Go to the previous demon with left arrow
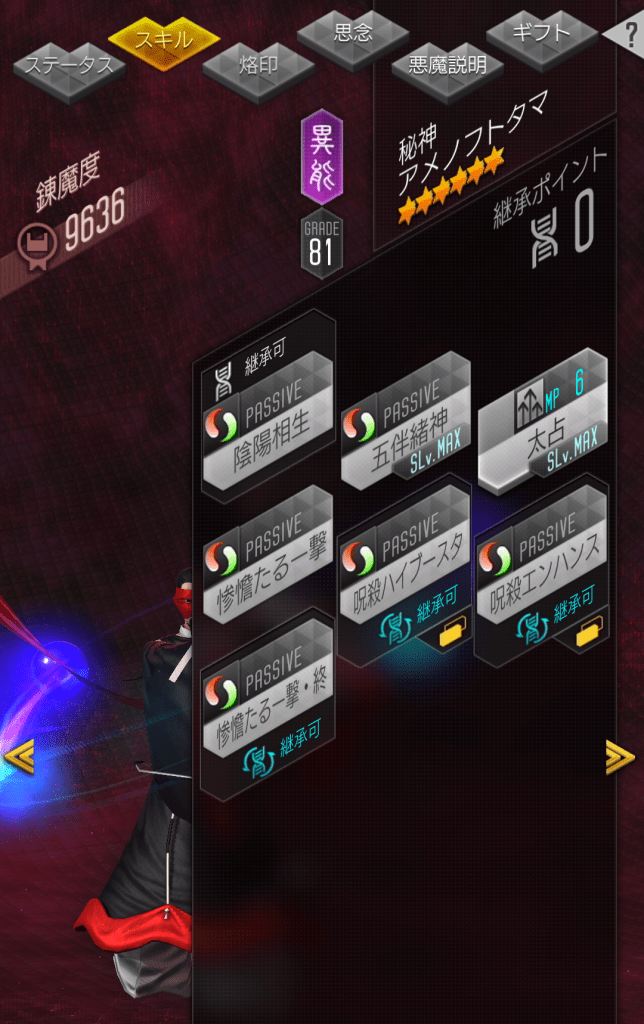The height and width of the screenshot is (1024, 644). click(x=19, y=757)
